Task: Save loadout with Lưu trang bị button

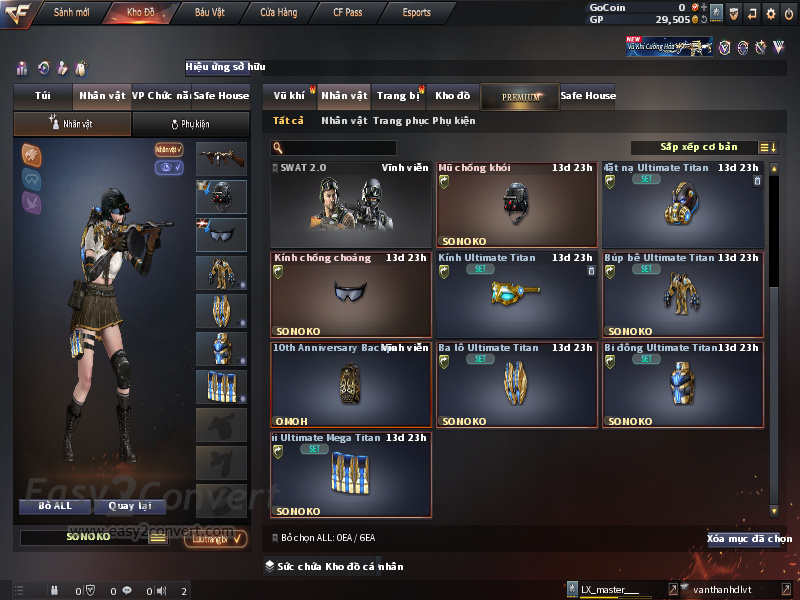Action: click(x=215, y=538)
